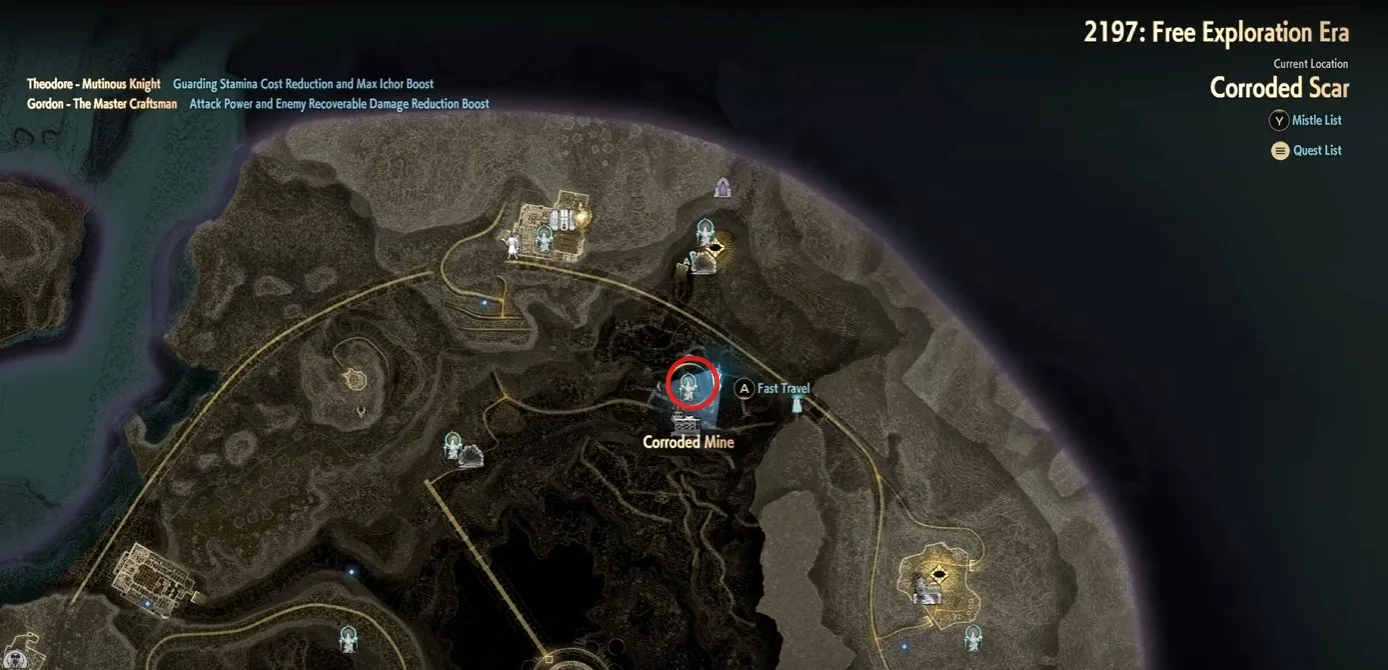The image size is (1388, 670).
Task: Select the purple shrine marker on the map
Action: [723, 188]
